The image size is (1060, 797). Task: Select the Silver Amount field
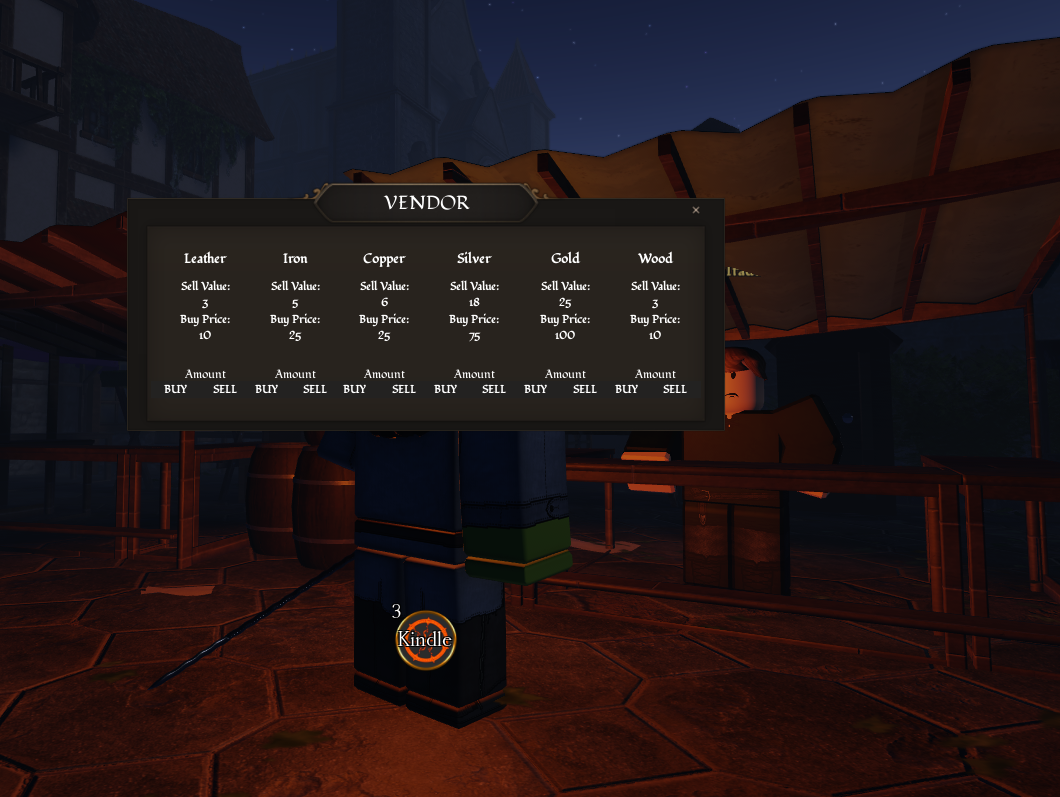click(x=474, y=374)
